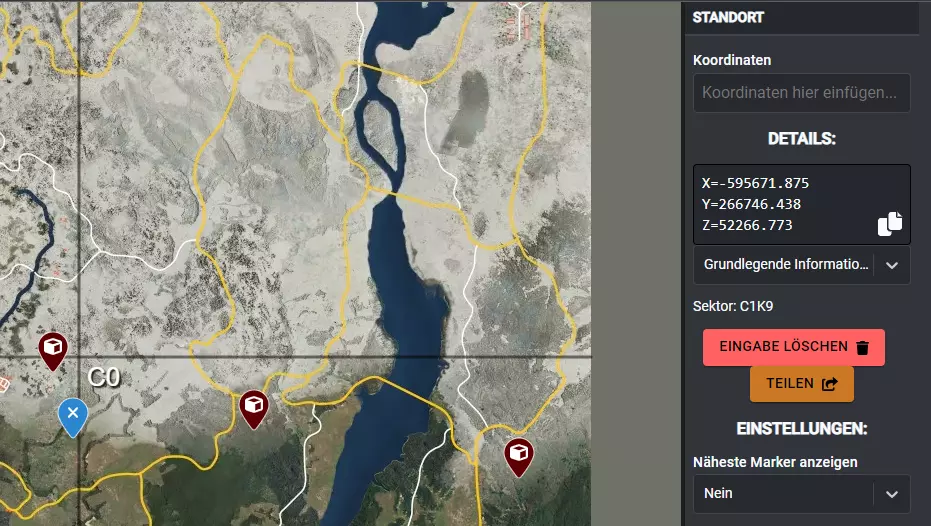The width and height of the screenshot is (931, 526).
Task: Click the Eingabe löschen button
Action: [793, 347]
